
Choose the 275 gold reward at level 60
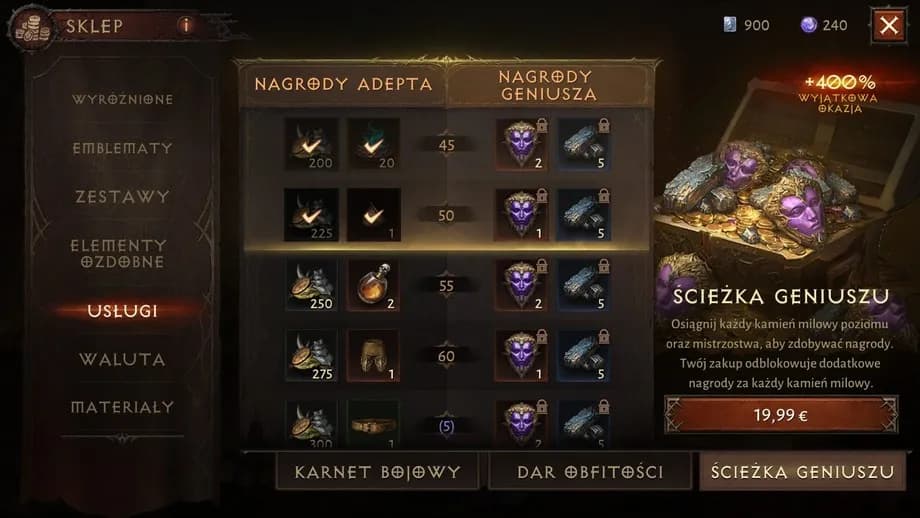pos(310,355)
